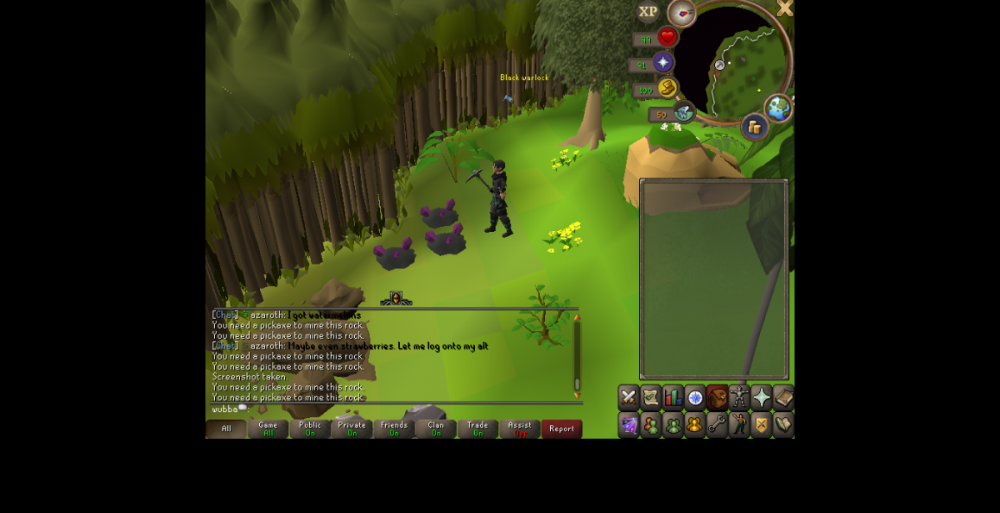Viewport: 1000px width, 513px height.
Task: Open the Prayer tab
Action: click(761, 397)
